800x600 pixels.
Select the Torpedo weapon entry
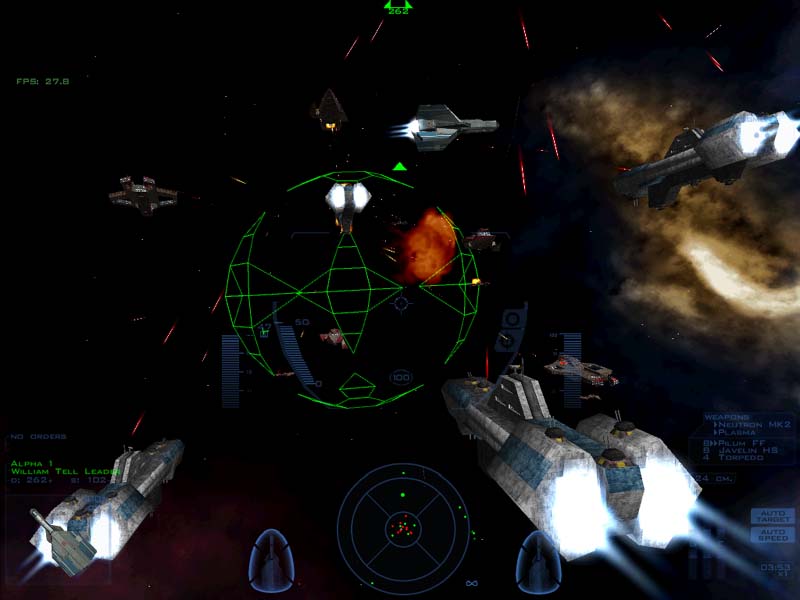(x=739, y=459)
